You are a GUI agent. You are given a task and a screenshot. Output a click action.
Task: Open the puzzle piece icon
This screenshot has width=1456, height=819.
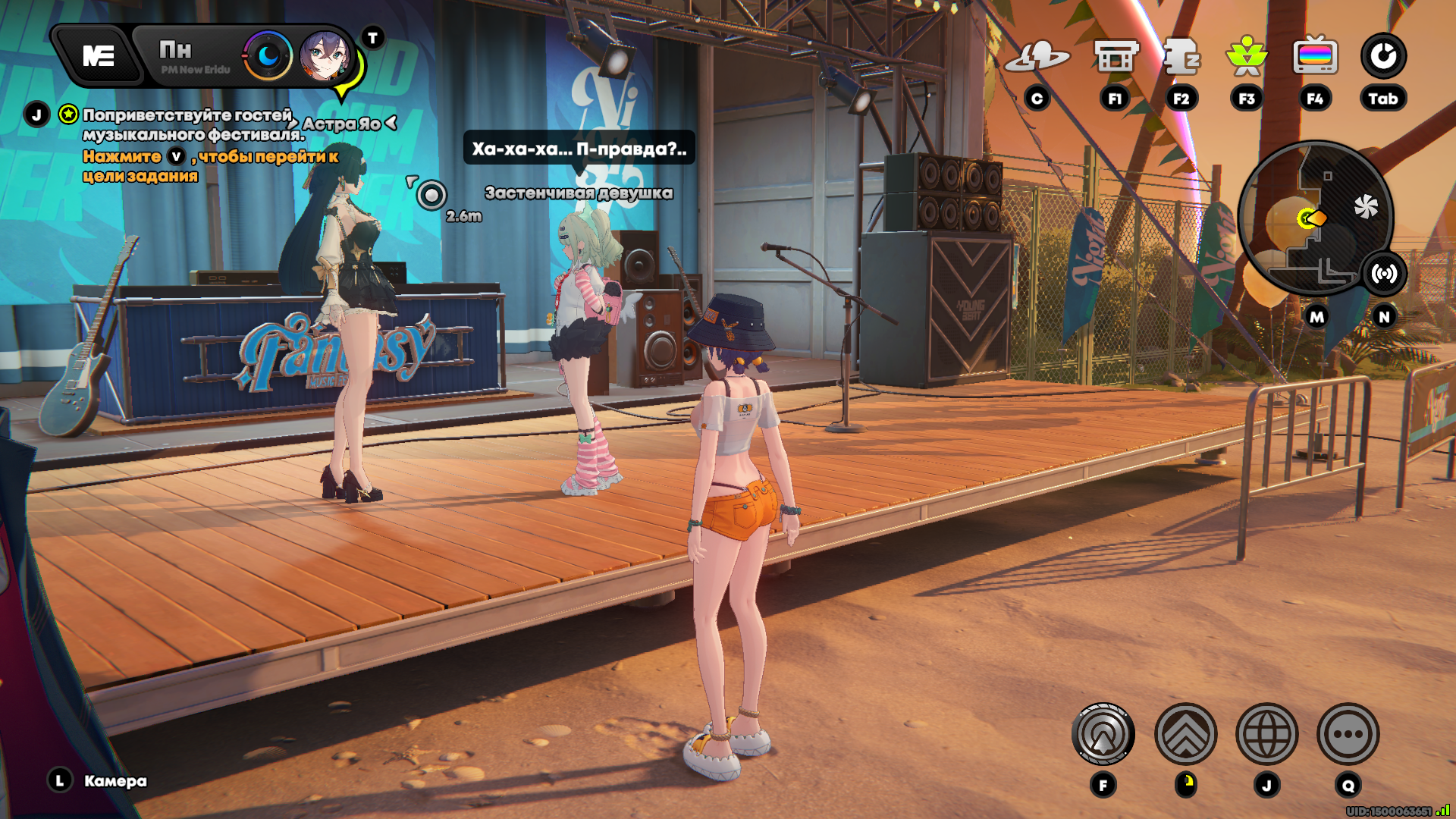pos(1181,57)
